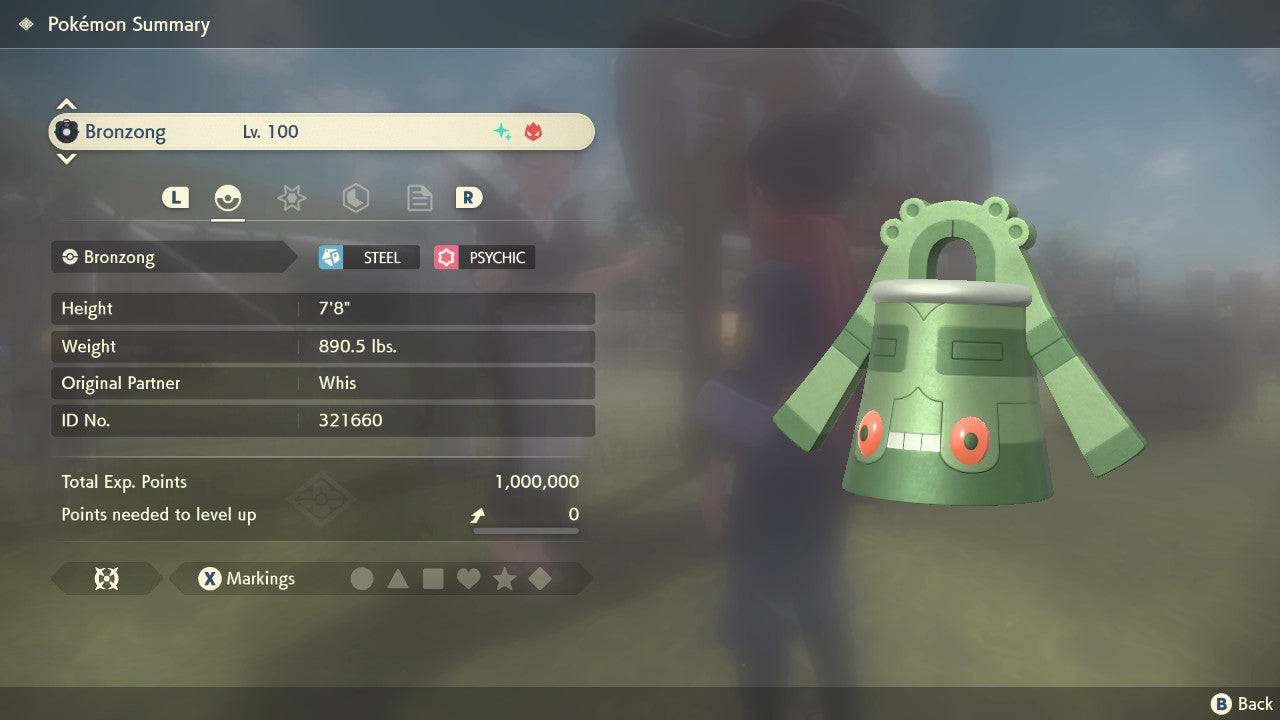Go to previous Pokémon with up arrow
This screenshot has width=1280, height=720.
click(x=66, y=104)
